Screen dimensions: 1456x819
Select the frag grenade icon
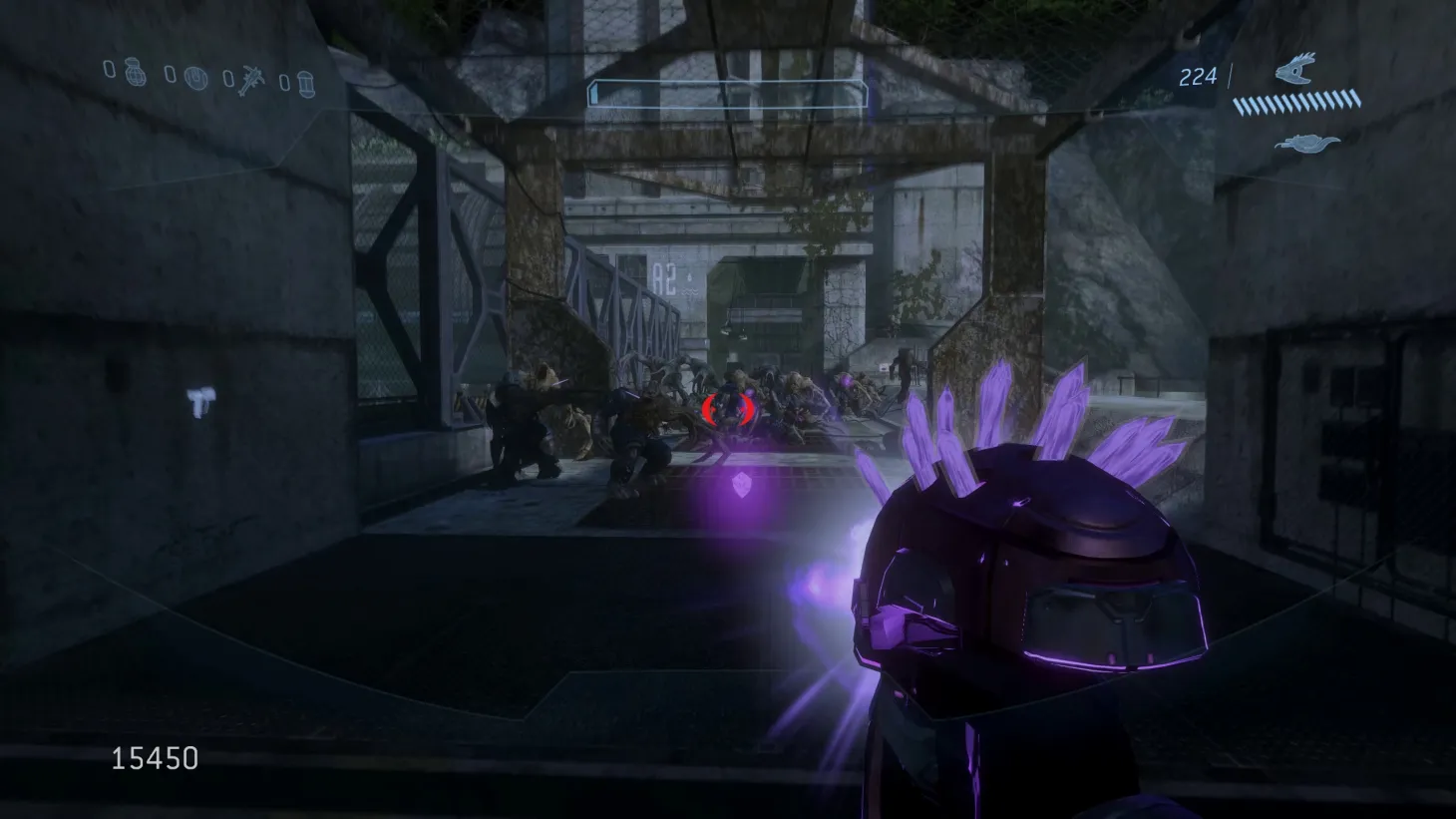tap(137, 78)
